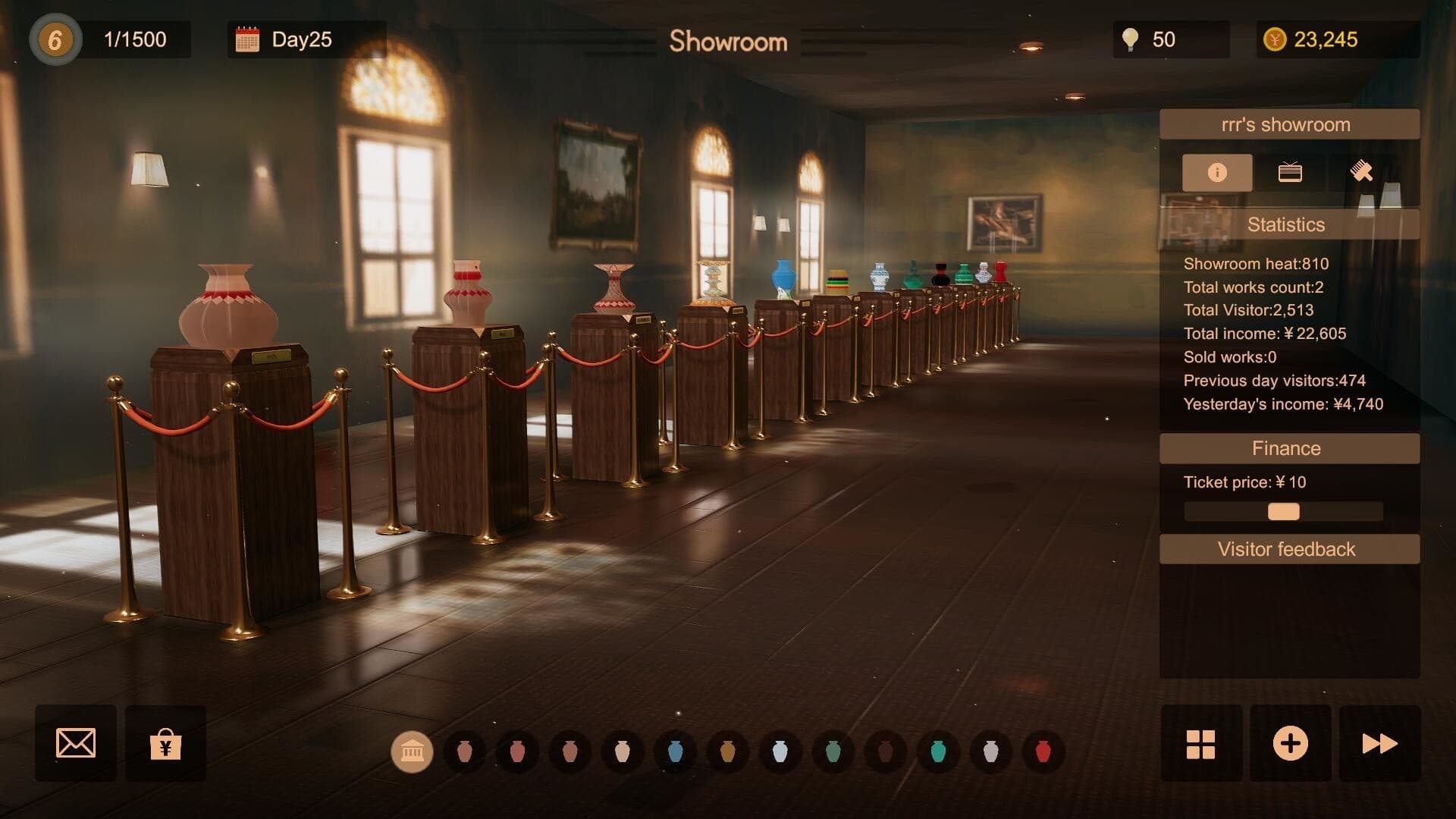Switch to the info statistics tab
Screen dimensions: 1456x819
1217,173
